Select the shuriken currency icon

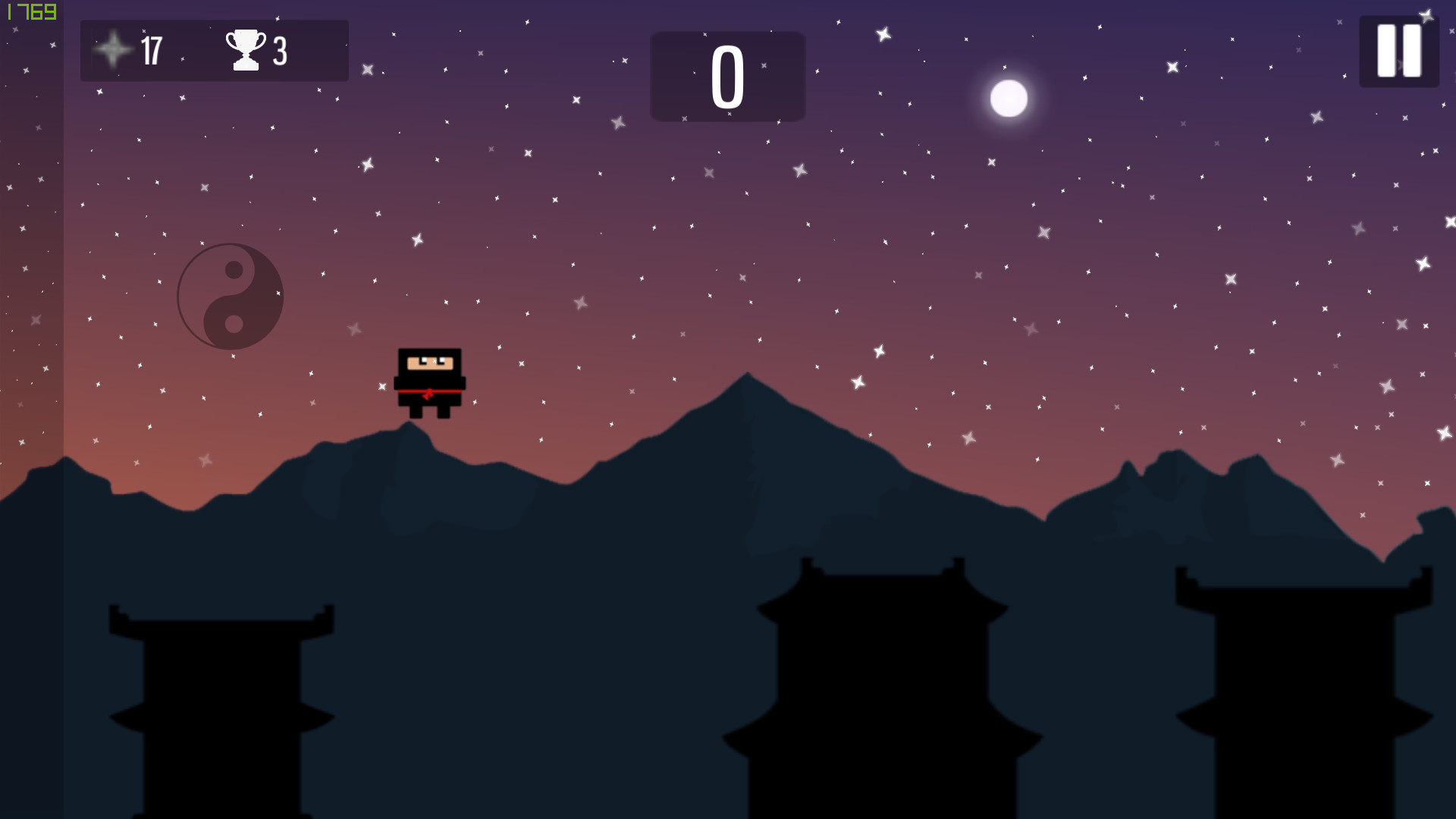click(x=112, y=51)
